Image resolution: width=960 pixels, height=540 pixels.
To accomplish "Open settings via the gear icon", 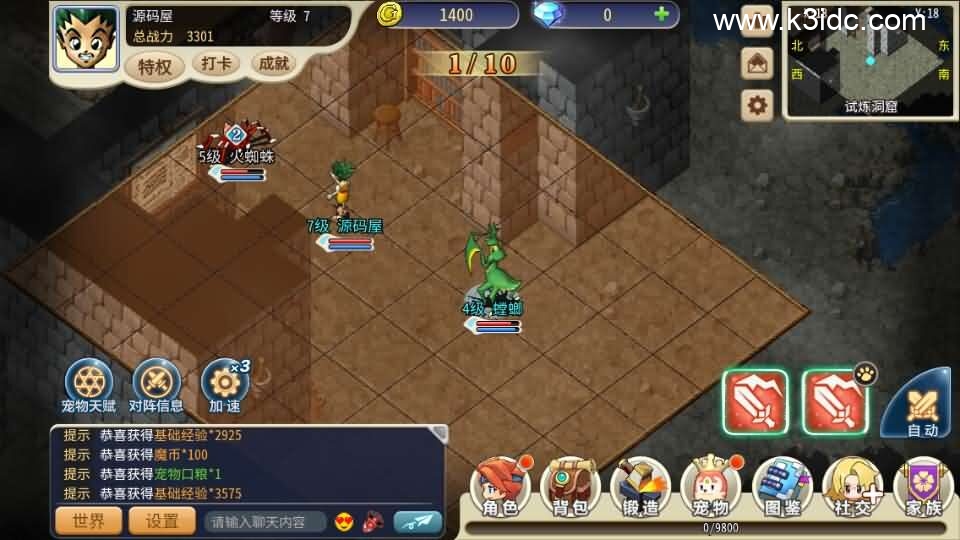I will point(757,104).
